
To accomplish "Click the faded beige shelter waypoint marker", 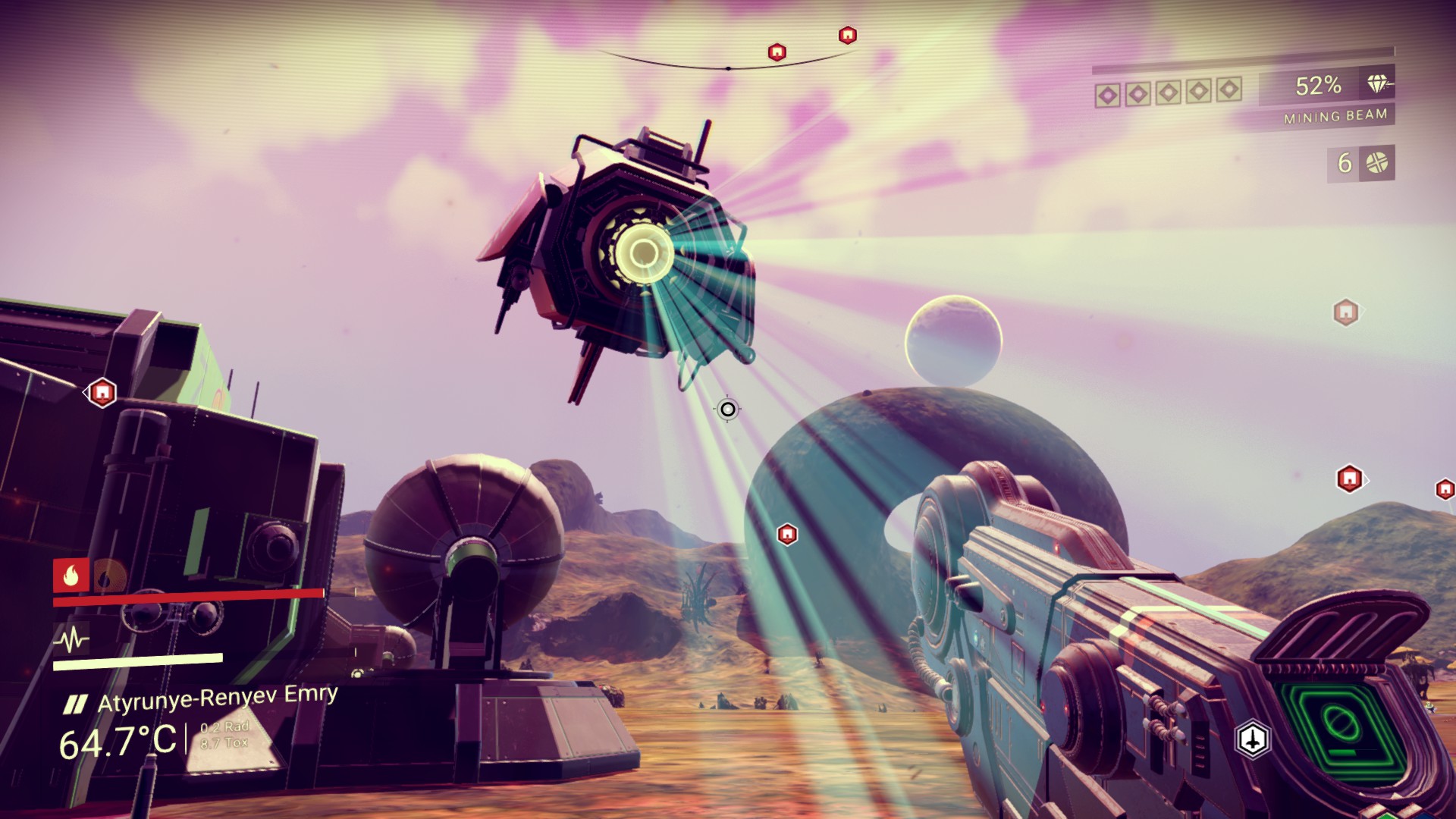I will click(x=1345, y=312).
